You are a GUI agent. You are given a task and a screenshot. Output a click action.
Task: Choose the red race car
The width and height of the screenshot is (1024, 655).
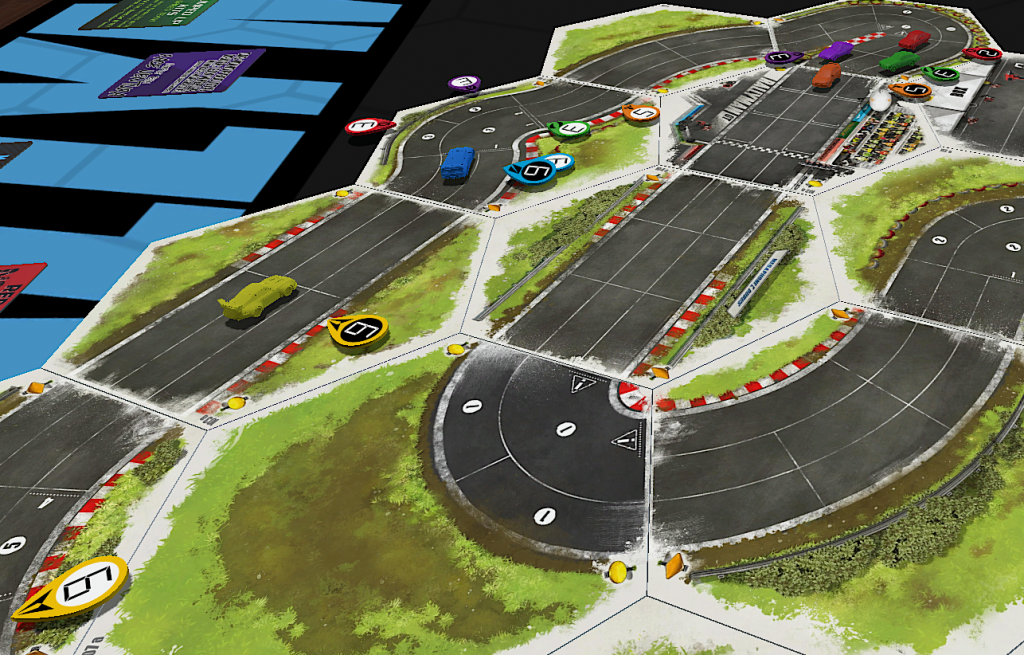[x=913, y=40]
